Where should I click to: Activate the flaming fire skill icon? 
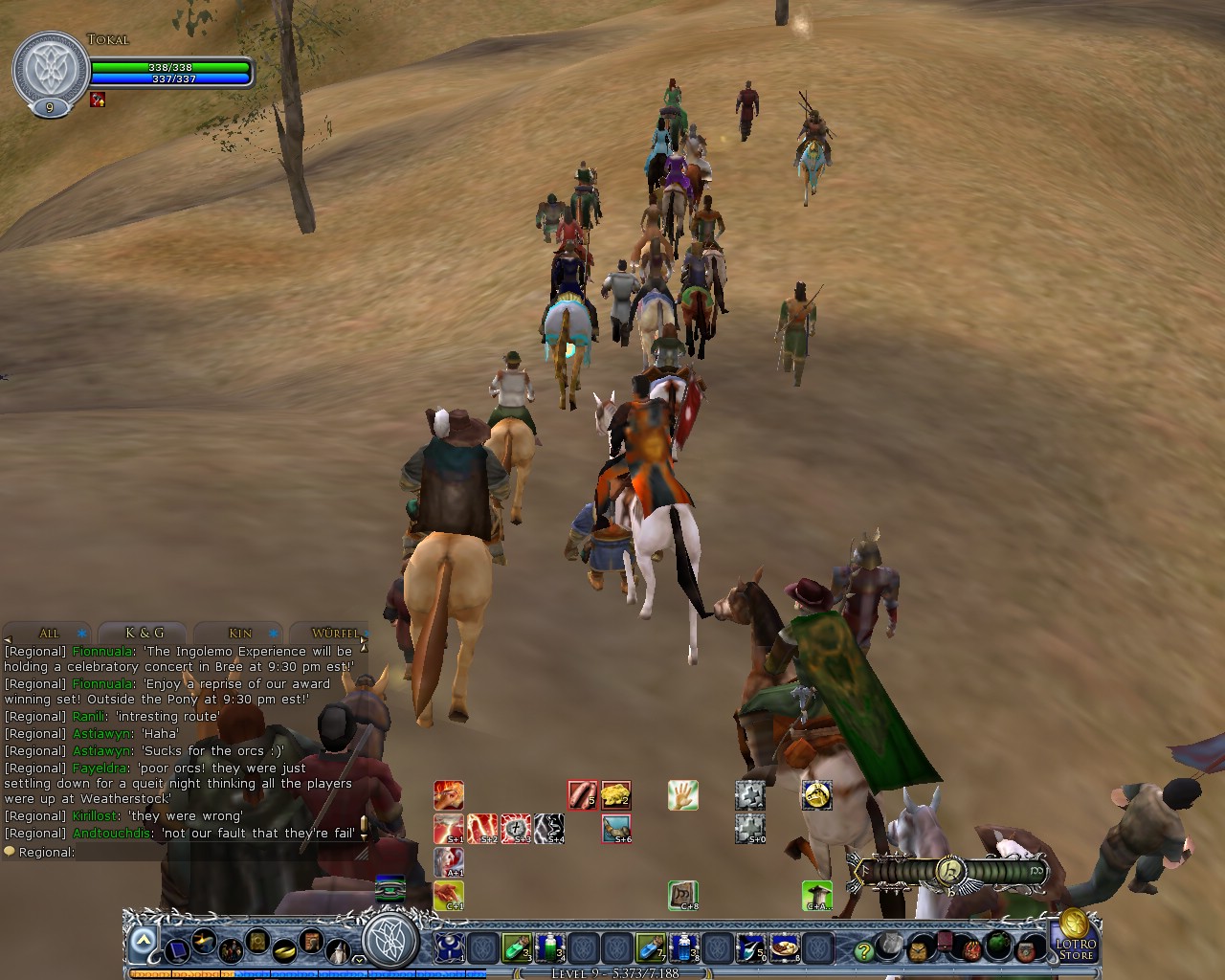tap(449, 795)
